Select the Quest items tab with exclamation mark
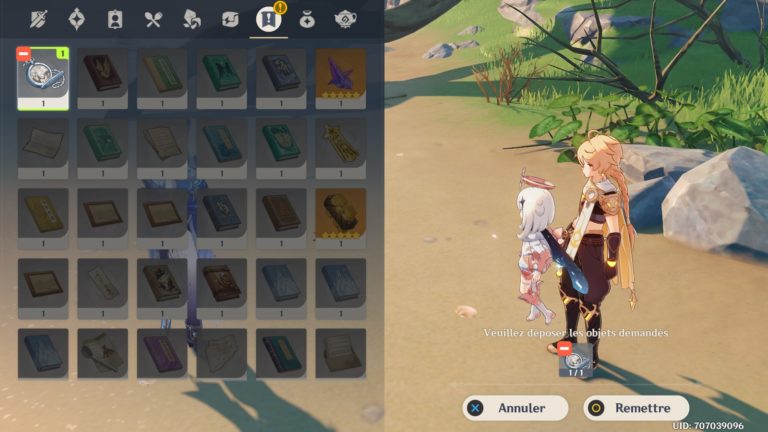The image size is (768, 432). (x=268, y=18)
